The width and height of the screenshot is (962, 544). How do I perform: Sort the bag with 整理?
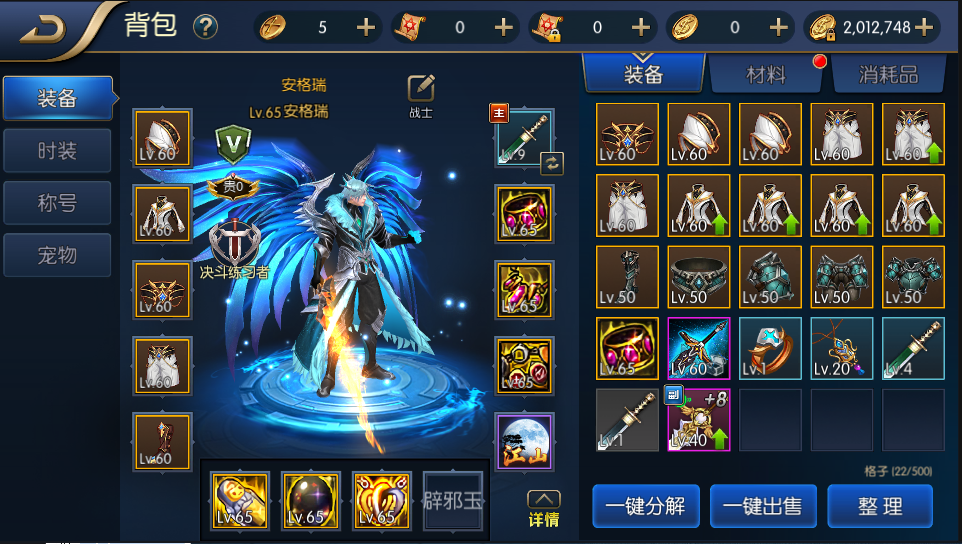pos(880,506)
